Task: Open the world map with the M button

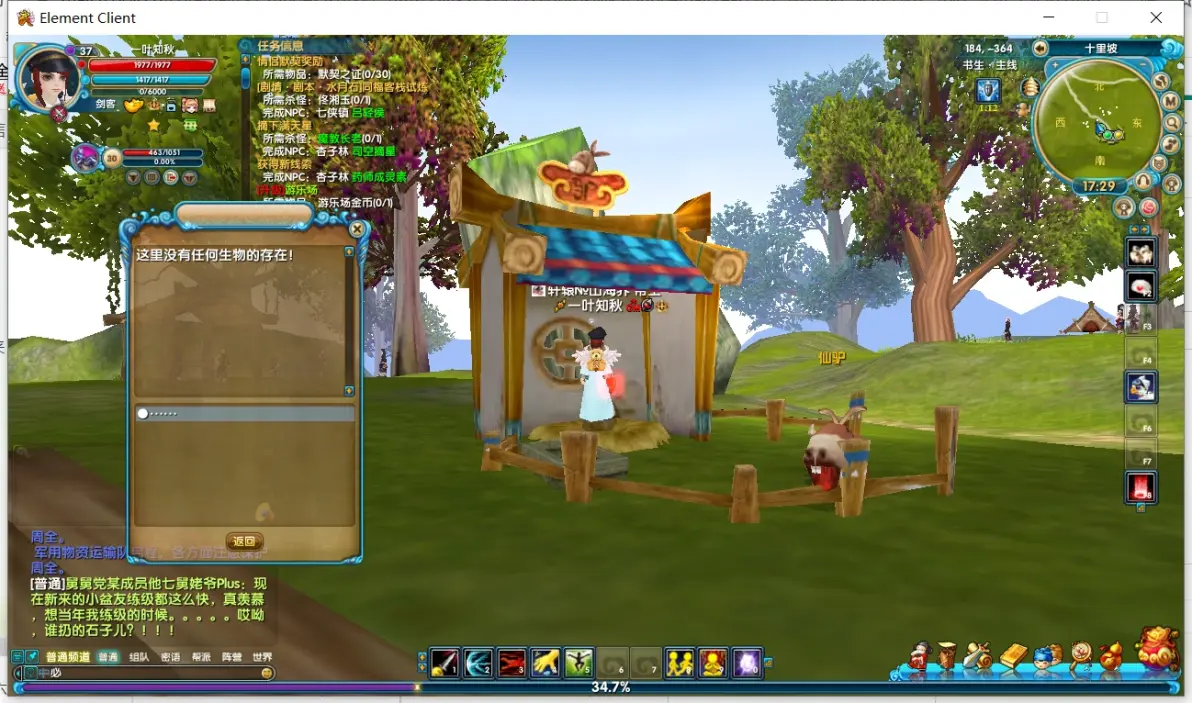Action: (1170, 101)
